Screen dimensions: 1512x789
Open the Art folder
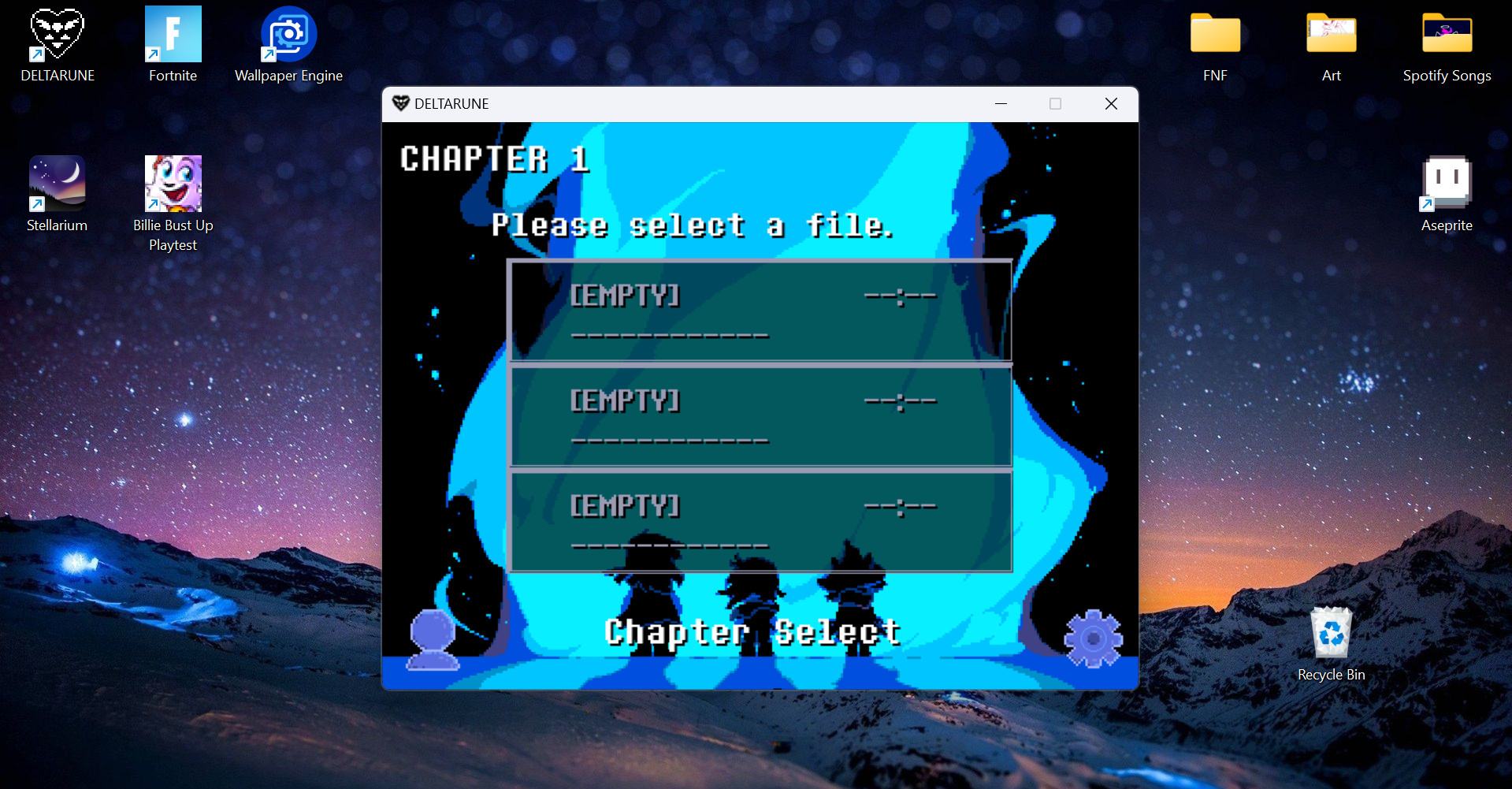coord(1331,33)
